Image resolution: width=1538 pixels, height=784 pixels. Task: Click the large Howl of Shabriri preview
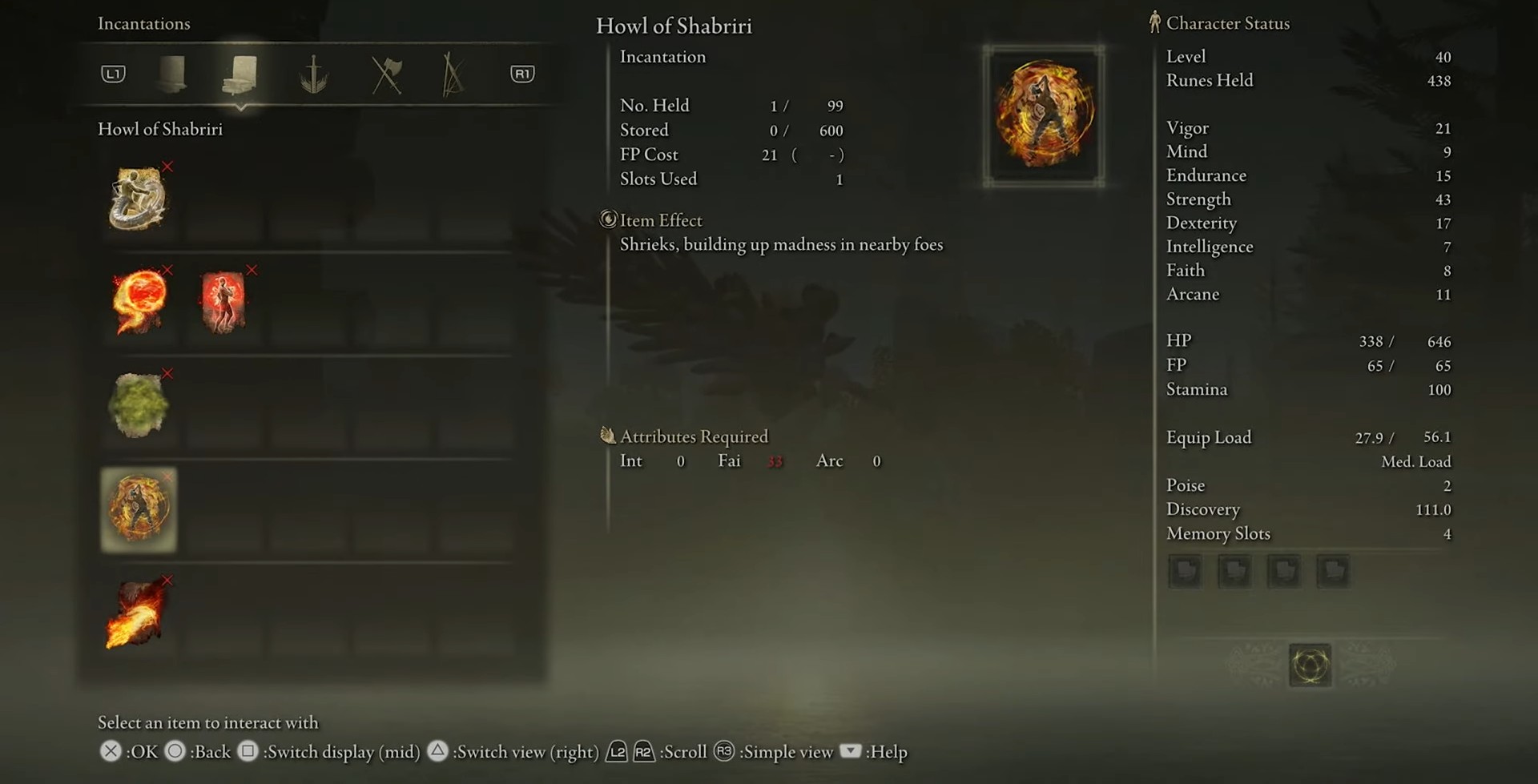[1044, 115]
